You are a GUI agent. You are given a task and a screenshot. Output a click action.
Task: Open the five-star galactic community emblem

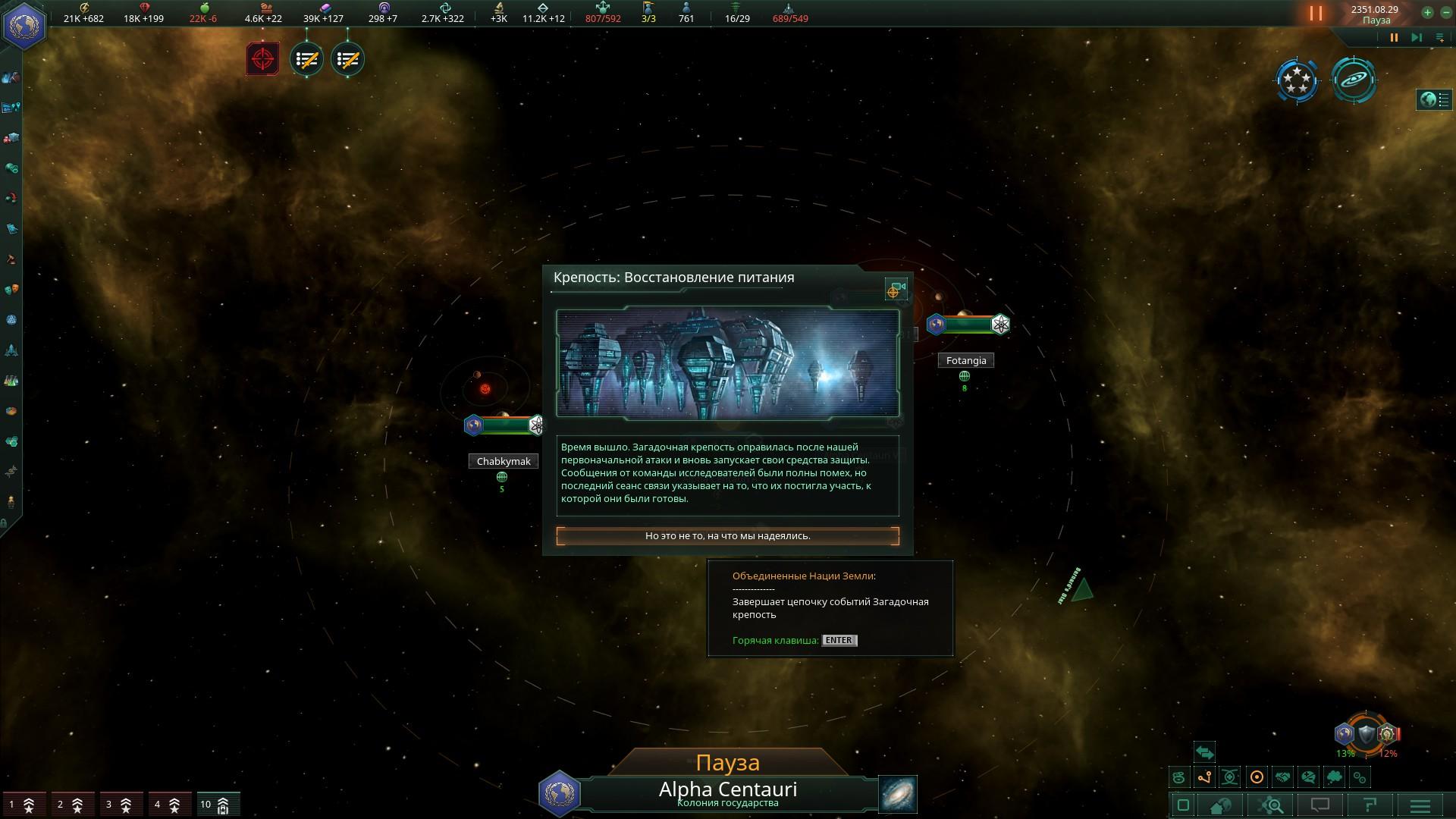tap(1297, 79)
